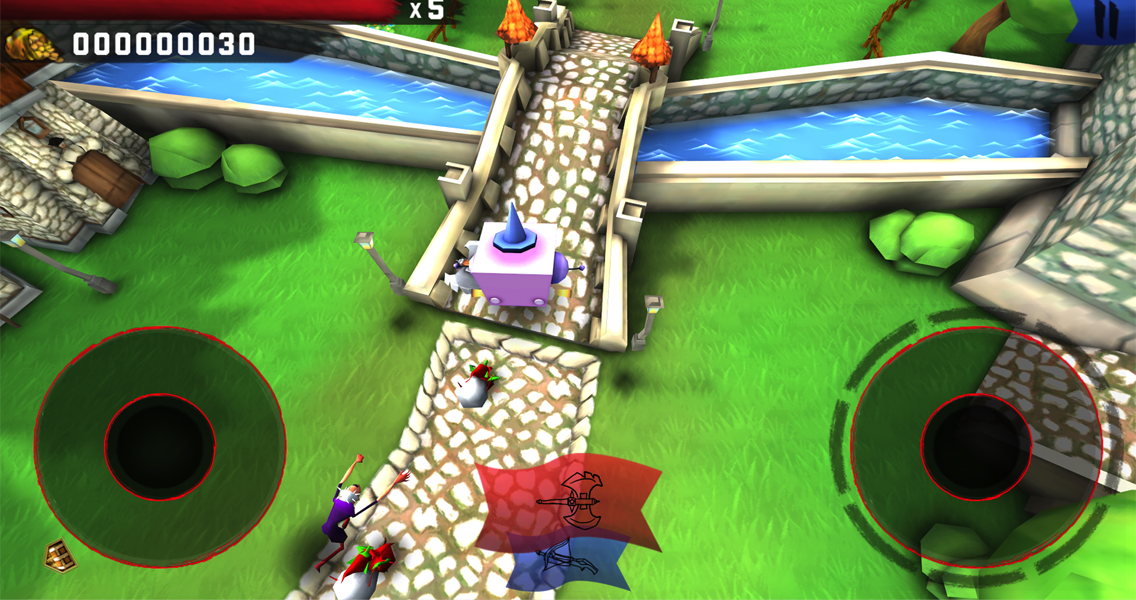The image size is (1136, 600).
Task: Tap the right aiming joystick center
Action: 976,446
